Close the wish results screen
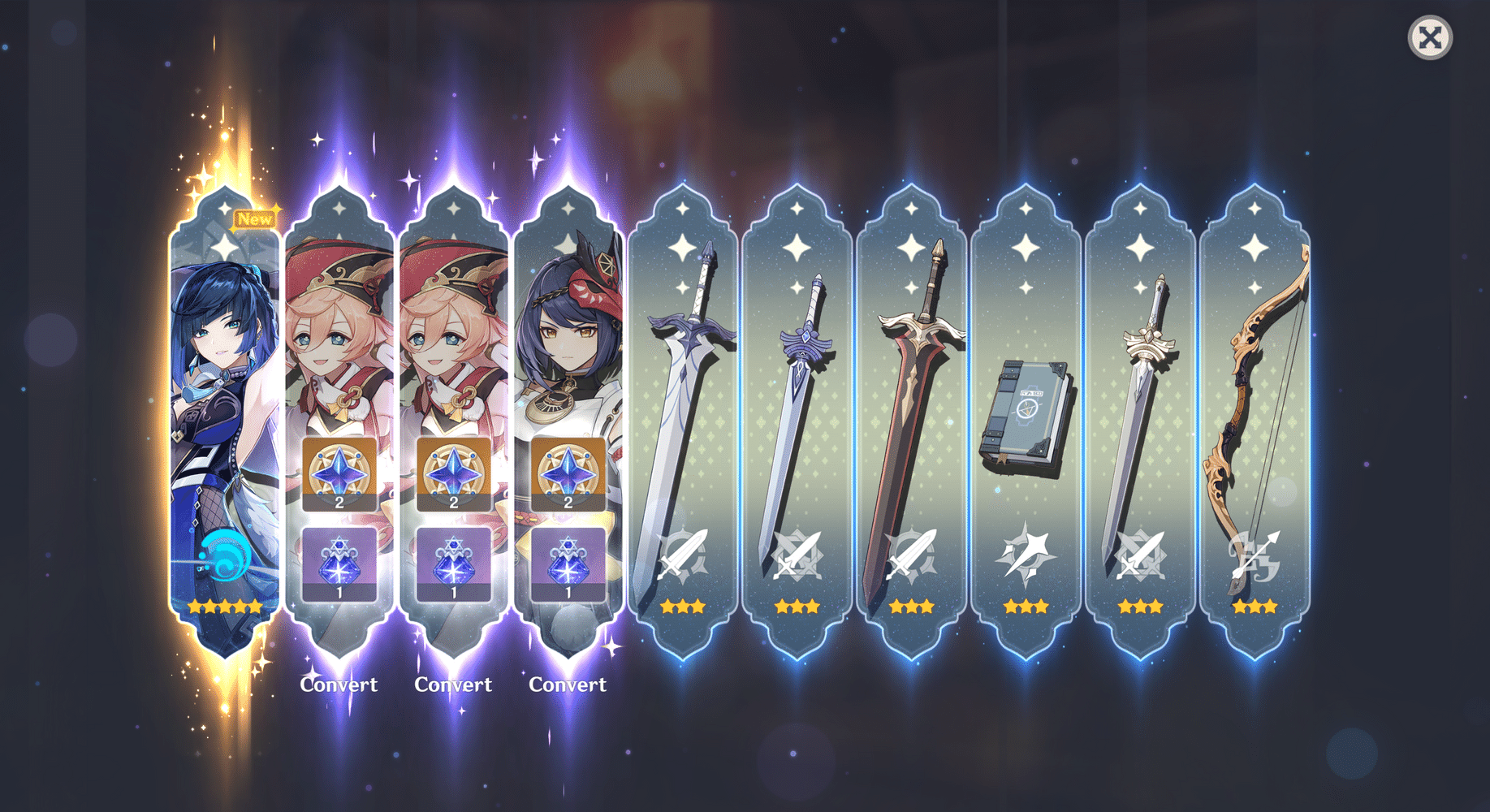Screen dimensions: 1490x812 click(x=1430, y=37)
